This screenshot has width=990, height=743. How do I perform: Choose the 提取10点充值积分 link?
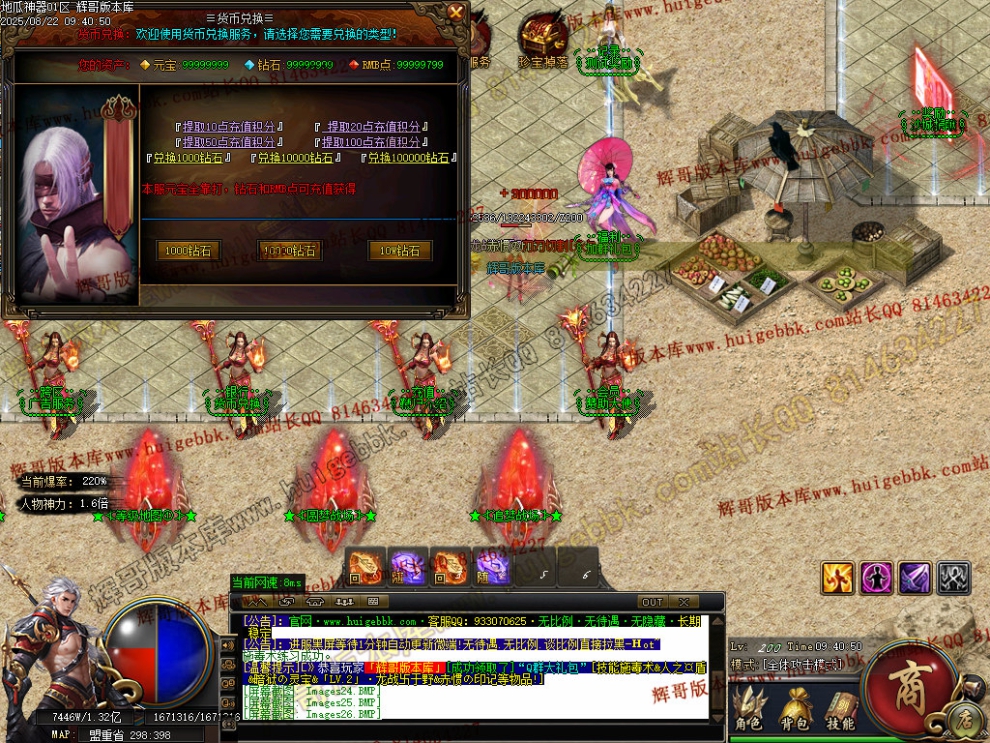pyautogui.click(x=230, y=127)
